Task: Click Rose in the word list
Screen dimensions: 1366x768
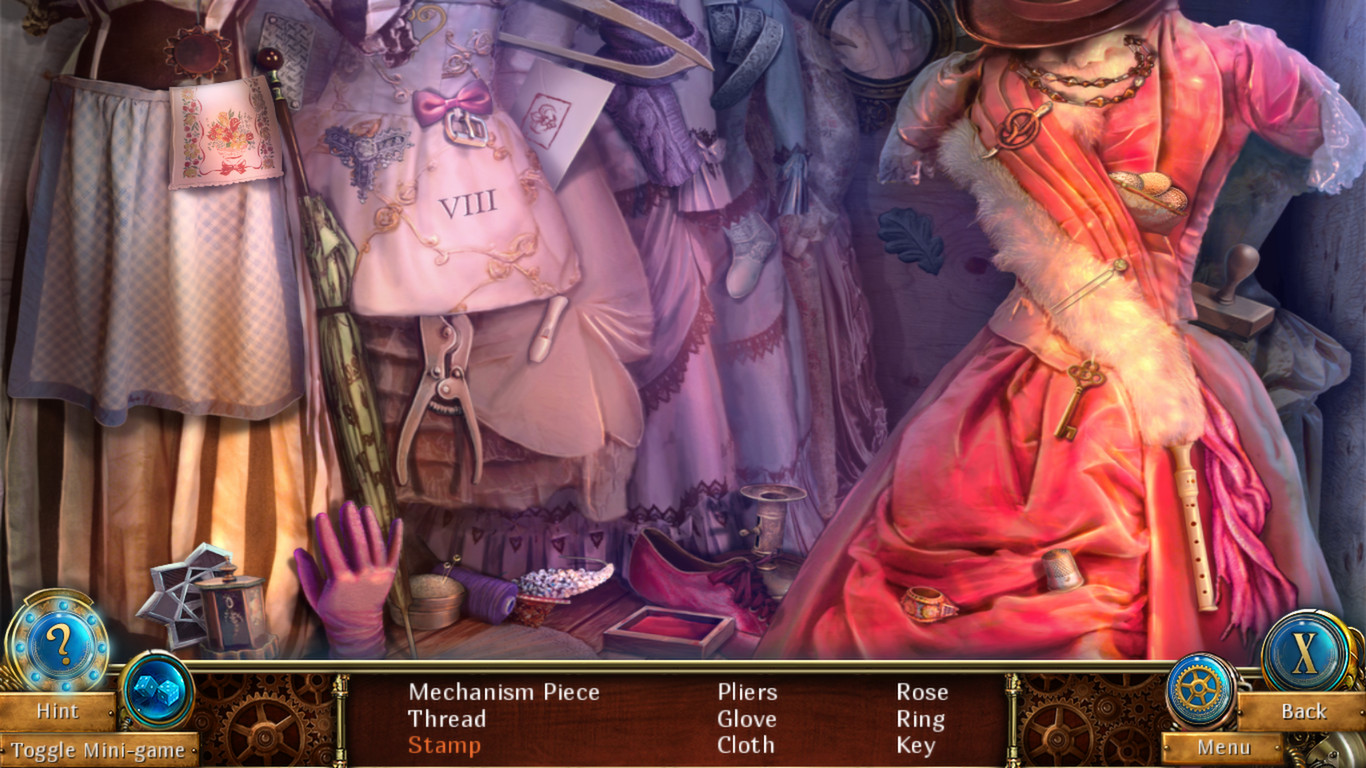Action: point(924,691)
